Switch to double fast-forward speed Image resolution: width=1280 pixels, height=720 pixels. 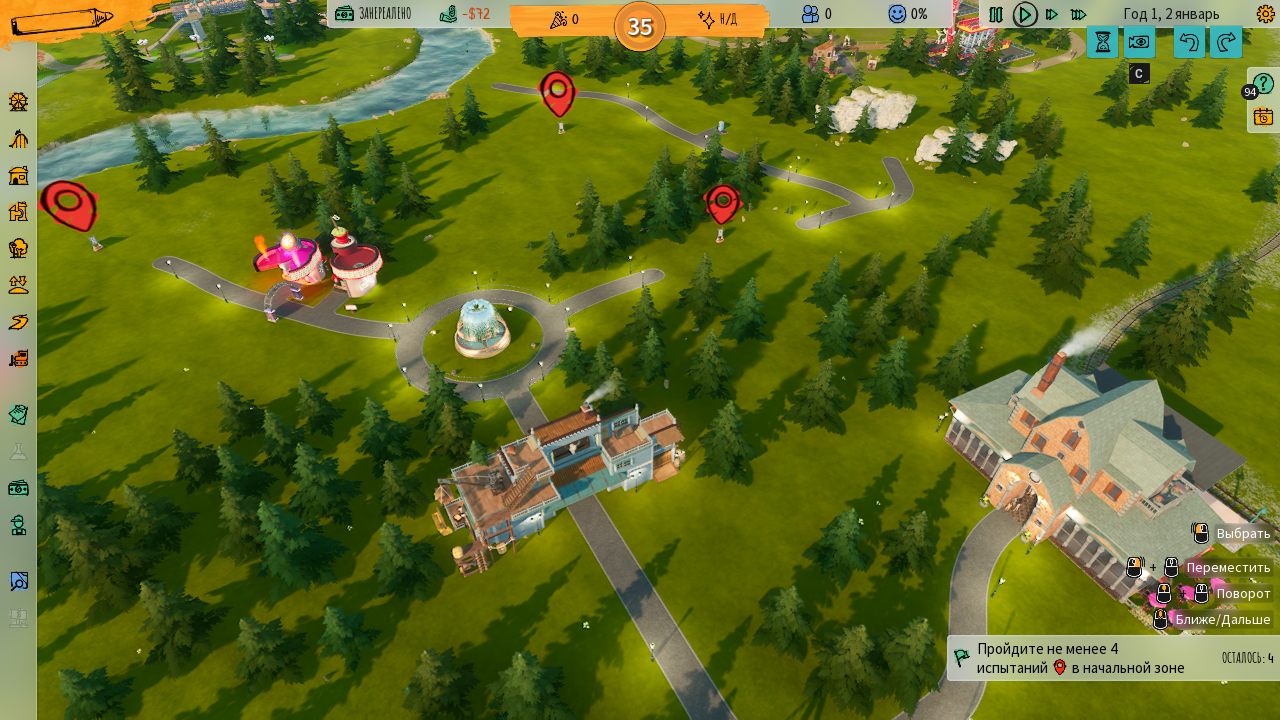(1051, 14)
